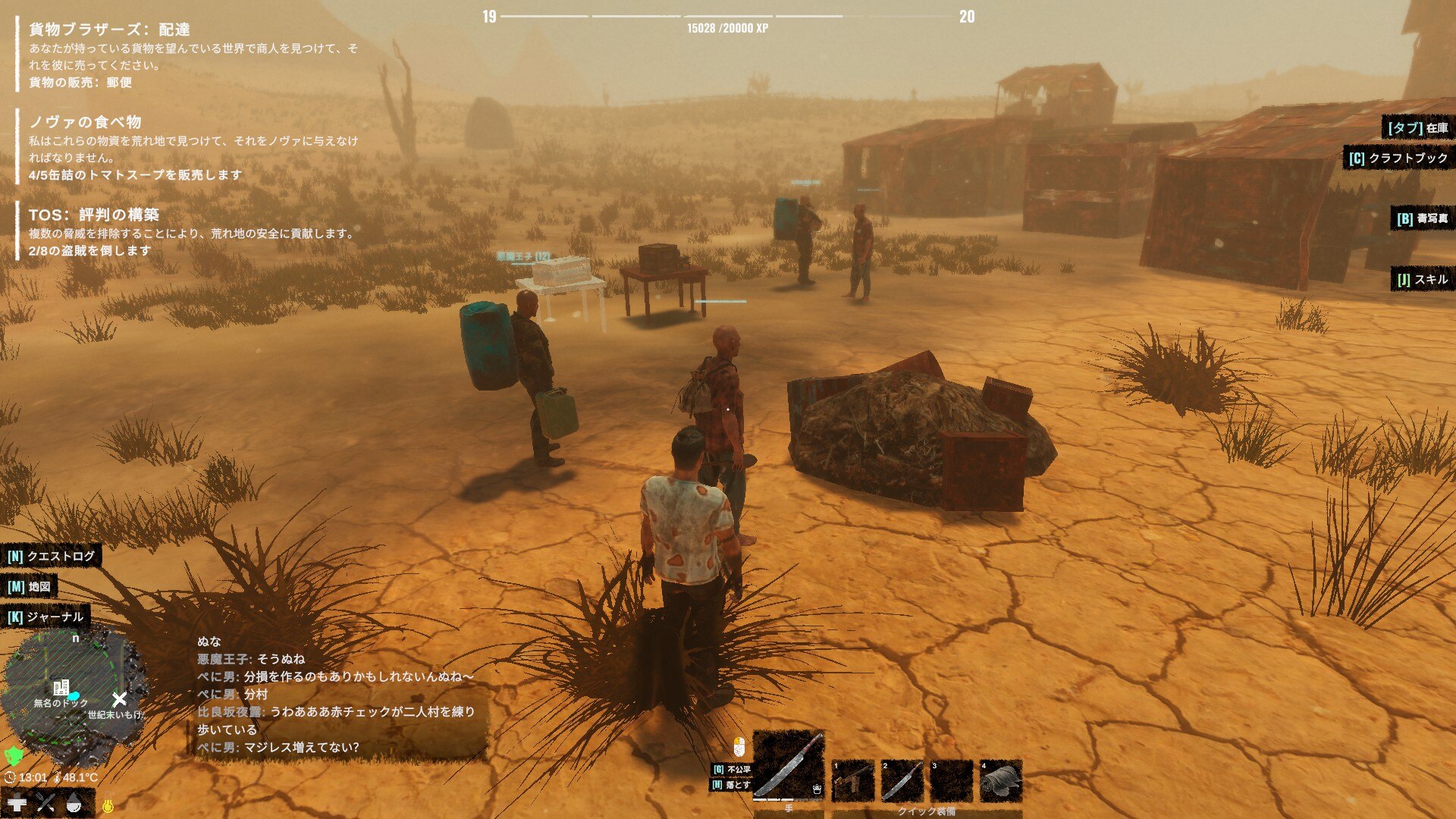Open the 地図 map button

tap(30, 586)
